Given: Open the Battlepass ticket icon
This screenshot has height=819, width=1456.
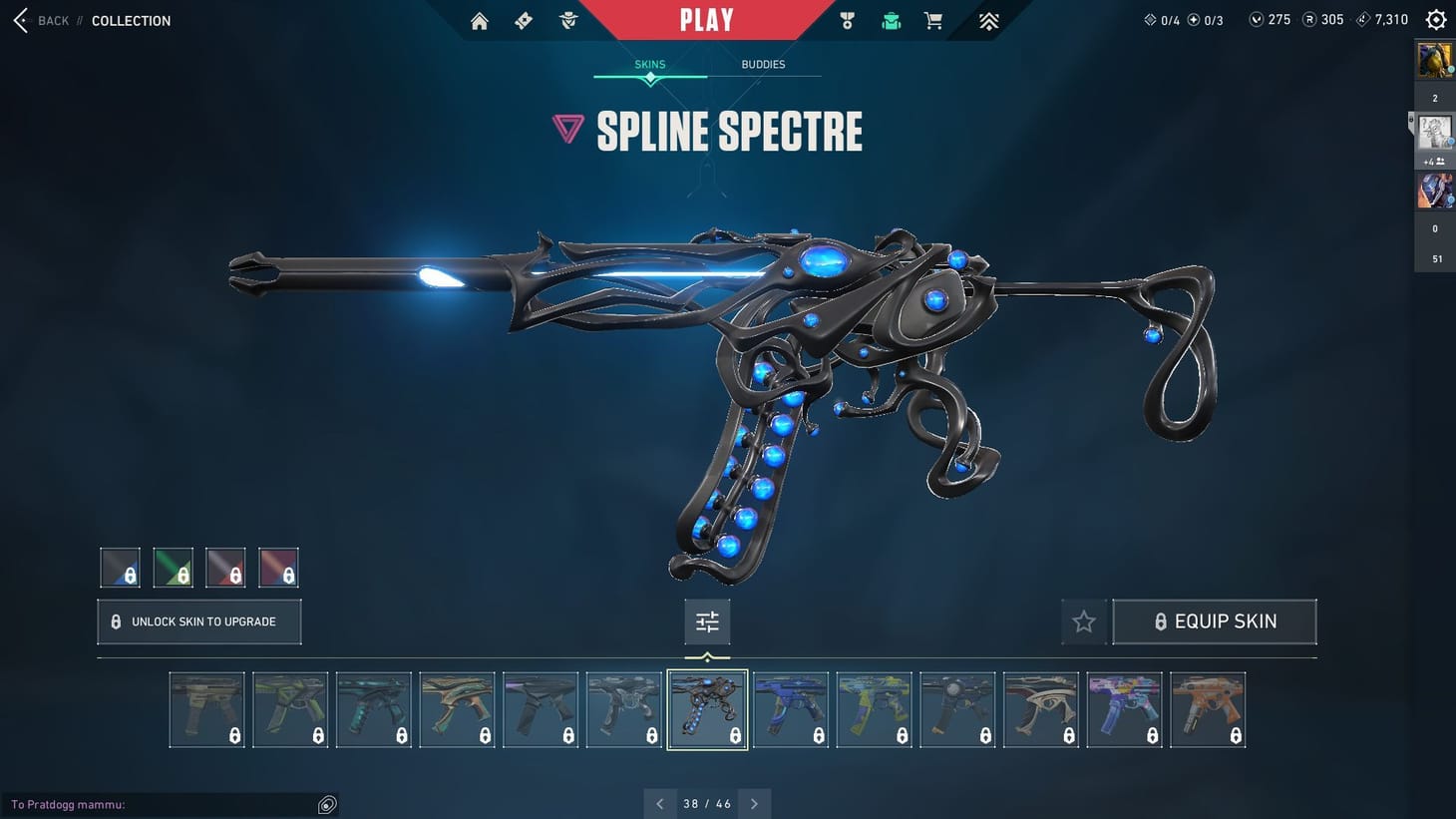Looking at the screenshot, I should pos(523,20).
